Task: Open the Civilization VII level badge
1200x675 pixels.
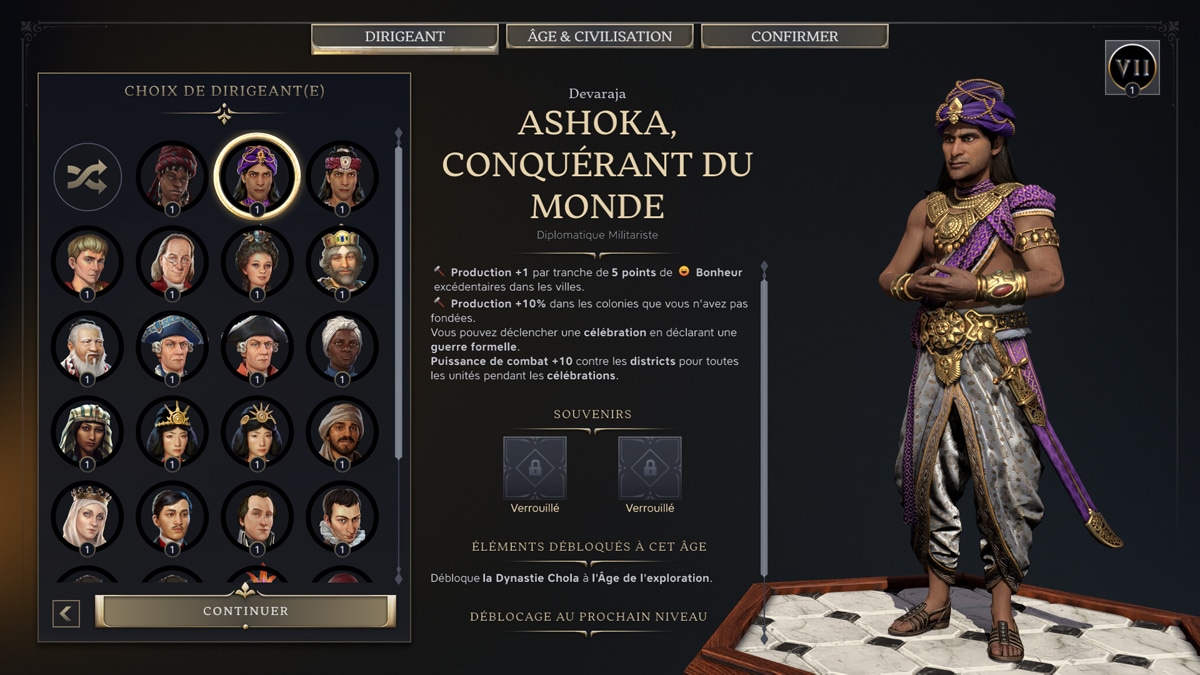Action: [1132, 68]
